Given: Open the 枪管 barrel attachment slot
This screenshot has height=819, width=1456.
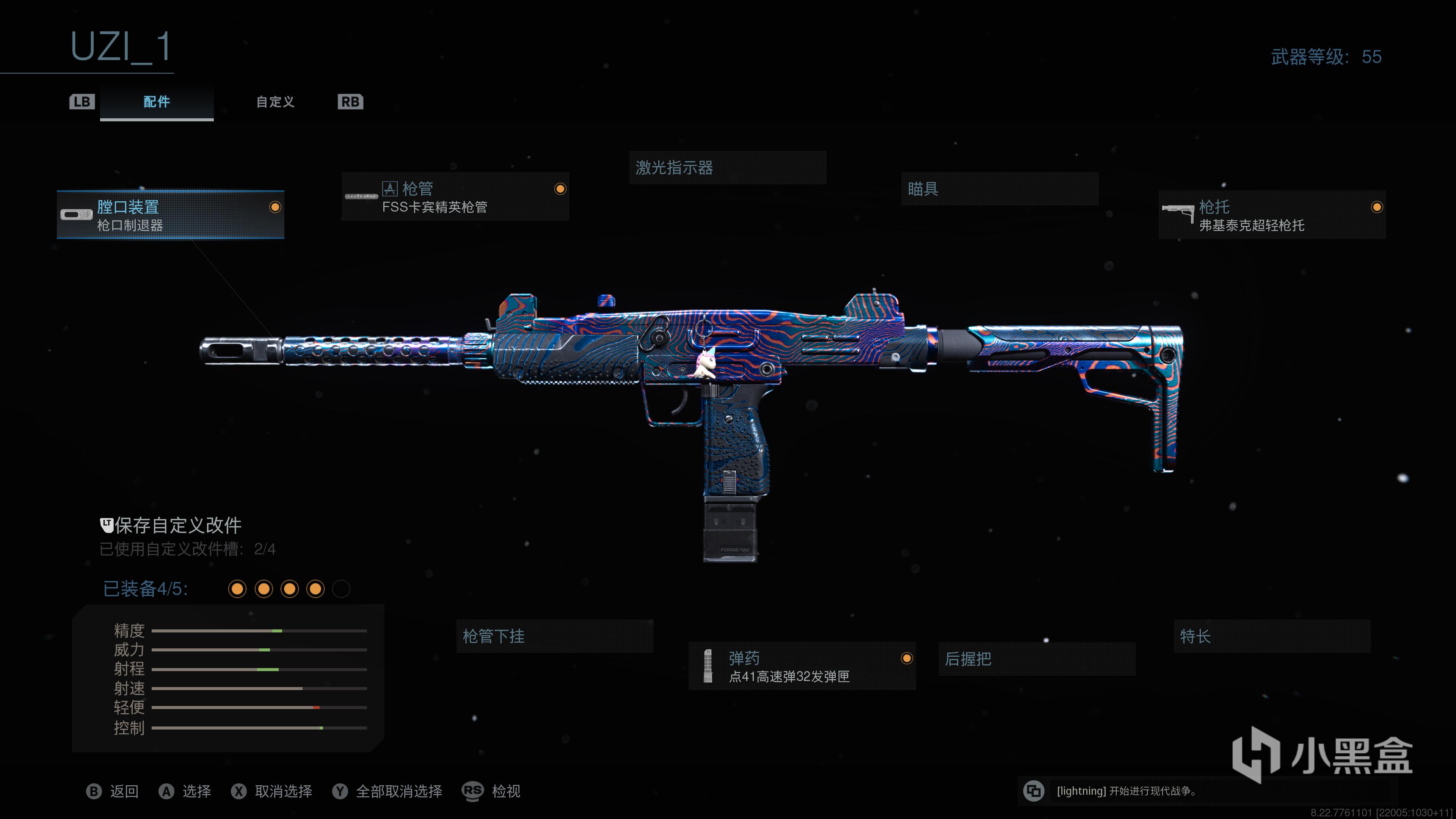Looking at the screenshot, I should [455, 197].
